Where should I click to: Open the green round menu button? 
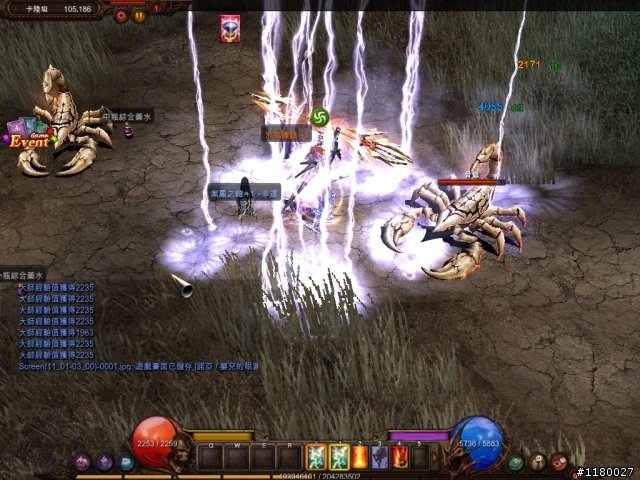click(516, 462)
